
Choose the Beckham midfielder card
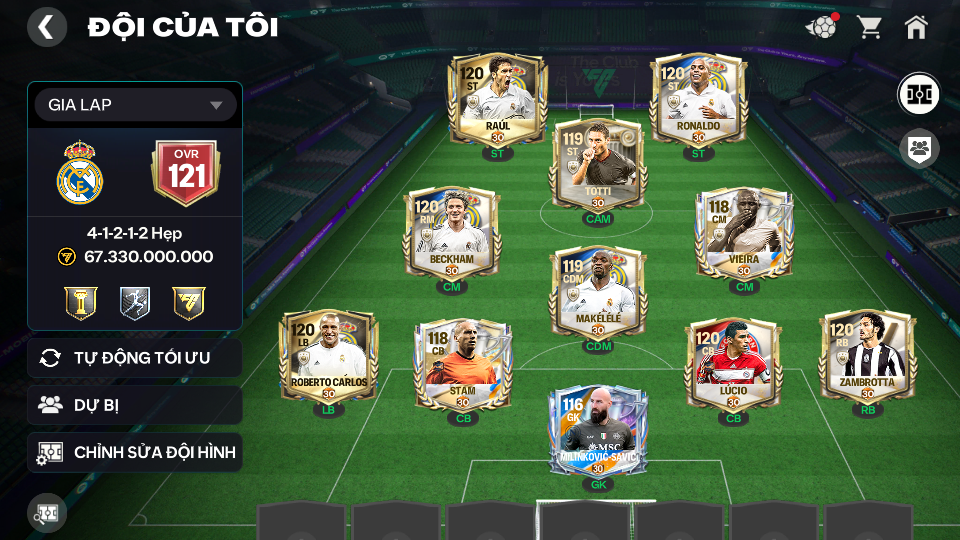coord(451,235)
